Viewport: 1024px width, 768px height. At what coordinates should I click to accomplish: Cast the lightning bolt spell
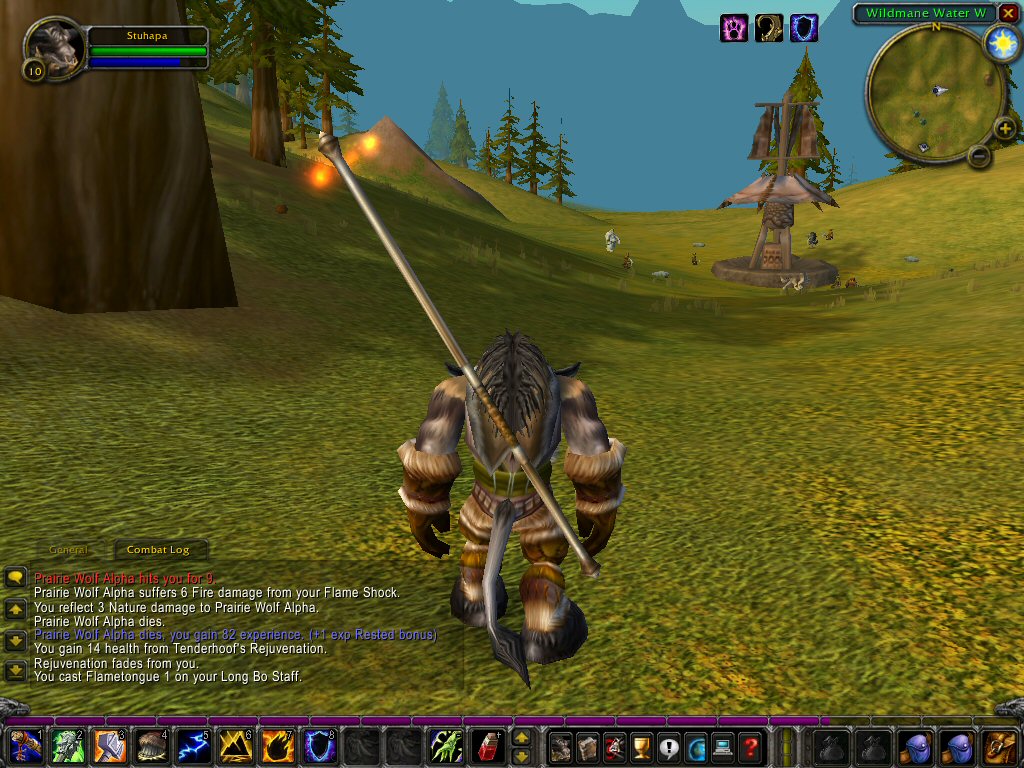pyautogui.click(x=192, y=746)
